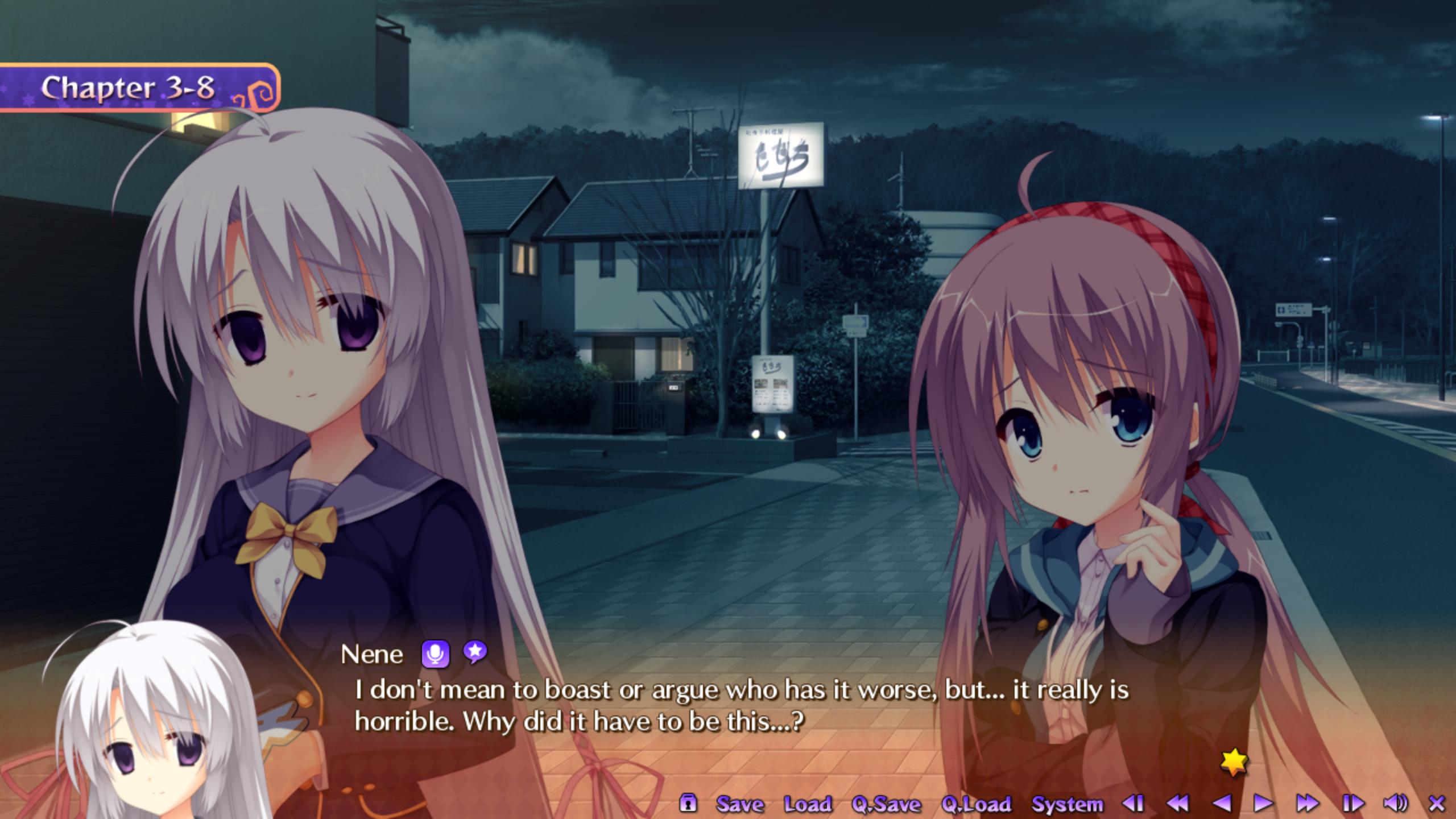Jump to previous scene with bar-and-left-arrow button

click(1133, 803)
